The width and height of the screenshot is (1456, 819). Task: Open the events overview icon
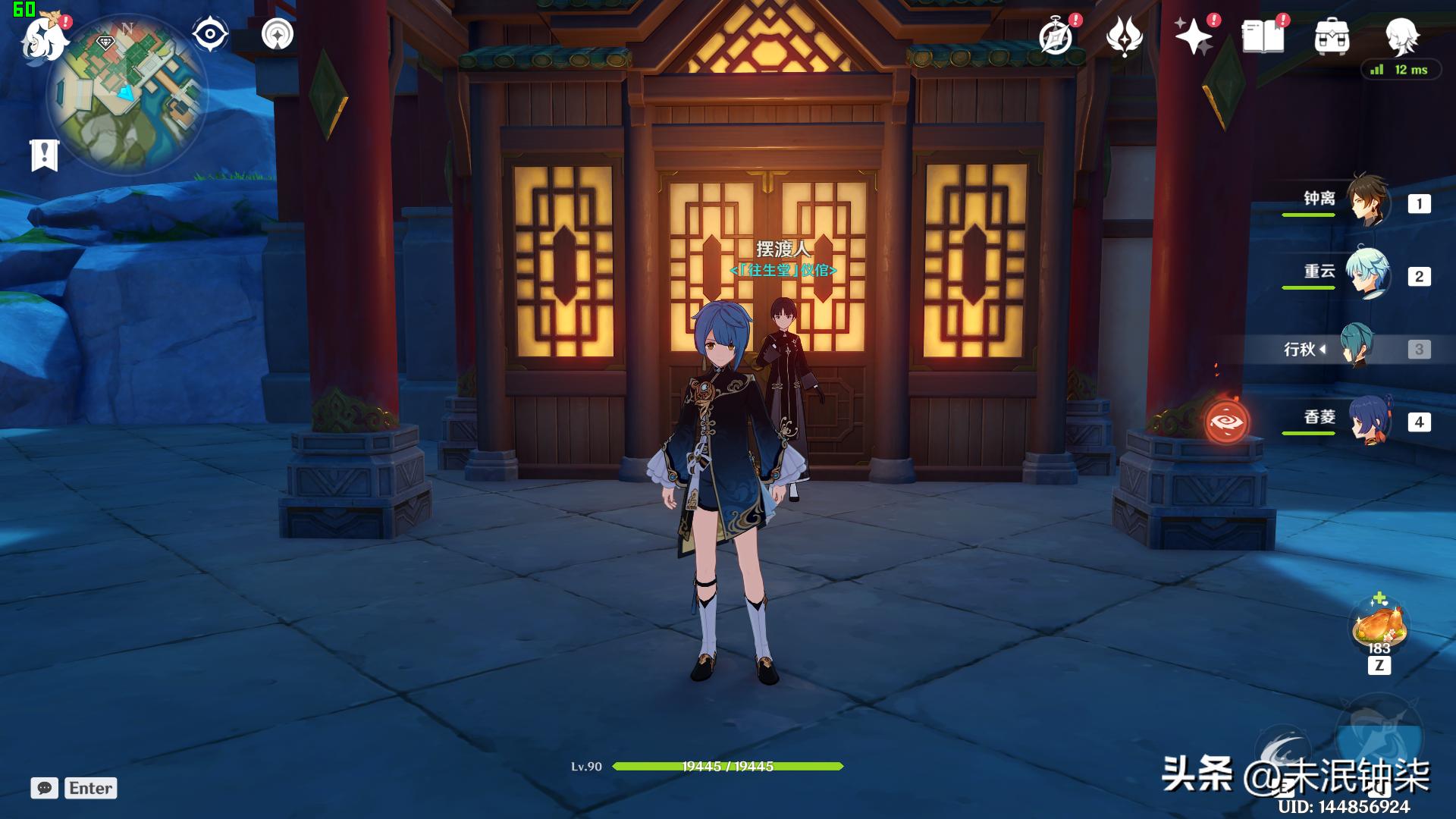(x=1124, y=36)
